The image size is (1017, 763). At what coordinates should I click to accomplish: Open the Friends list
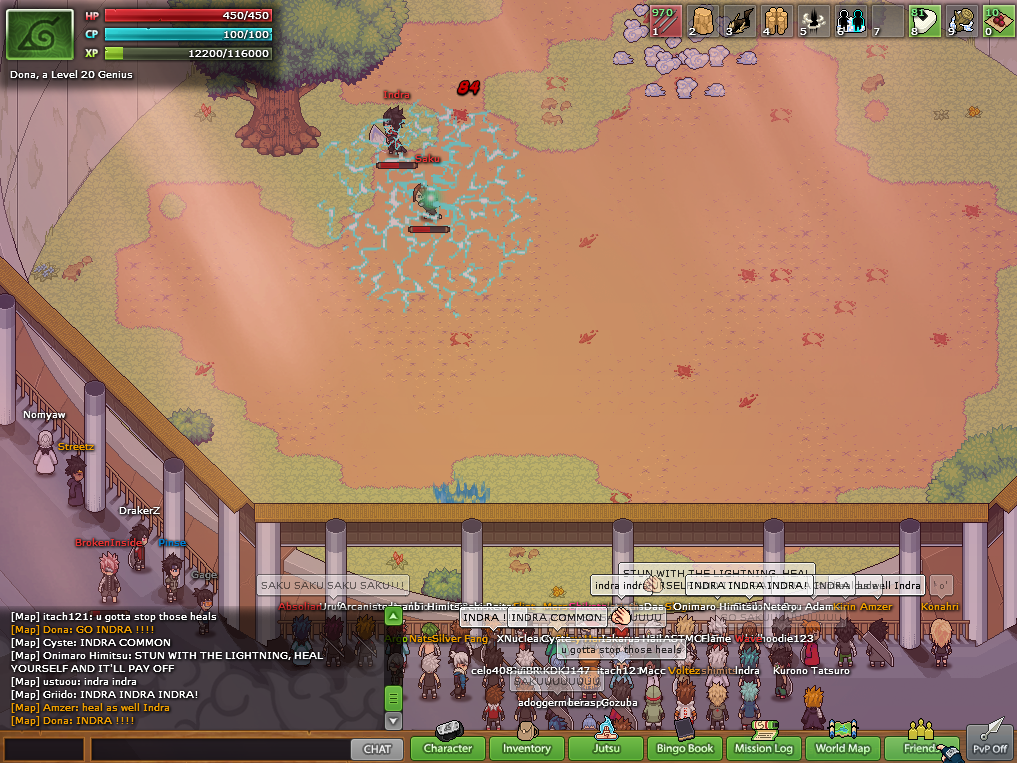click(921, 748)
